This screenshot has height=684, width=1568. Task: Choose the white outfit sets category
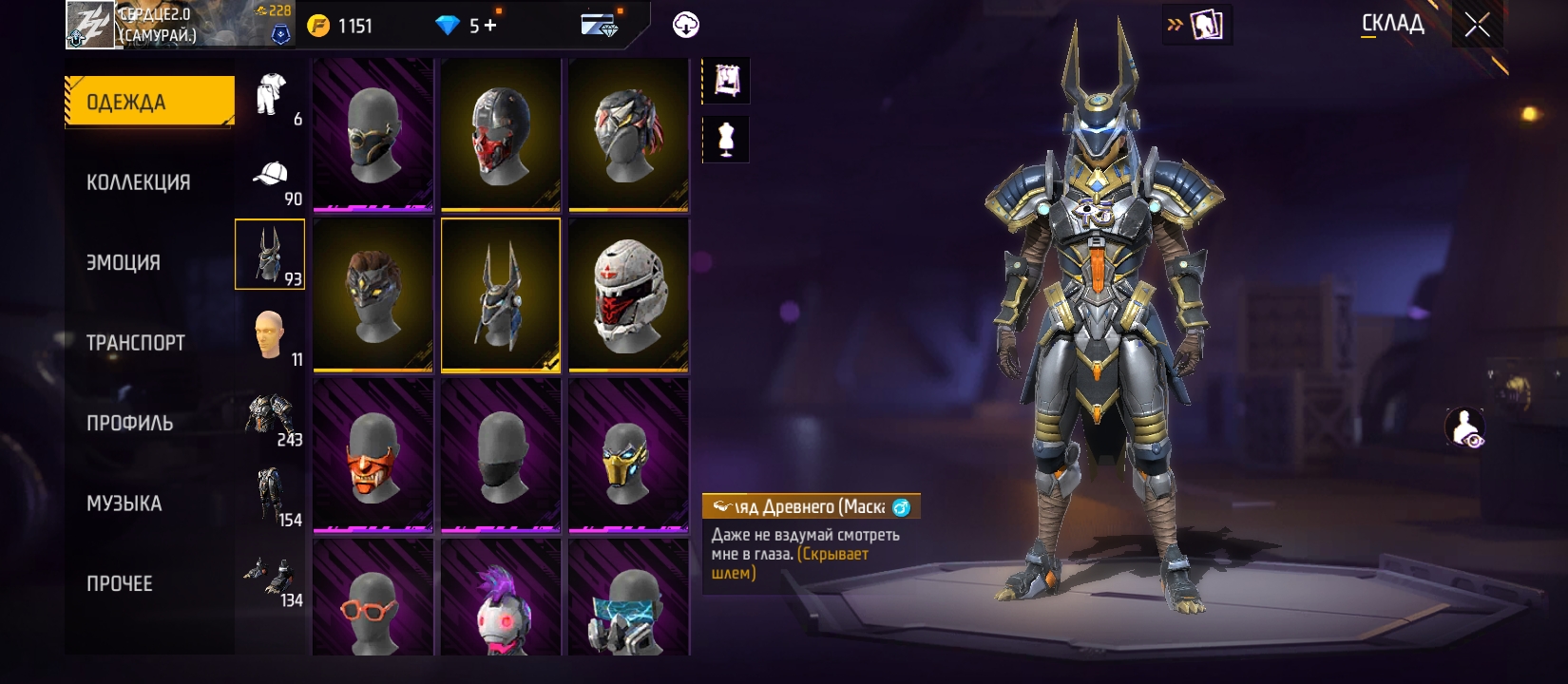click(271, 96)
